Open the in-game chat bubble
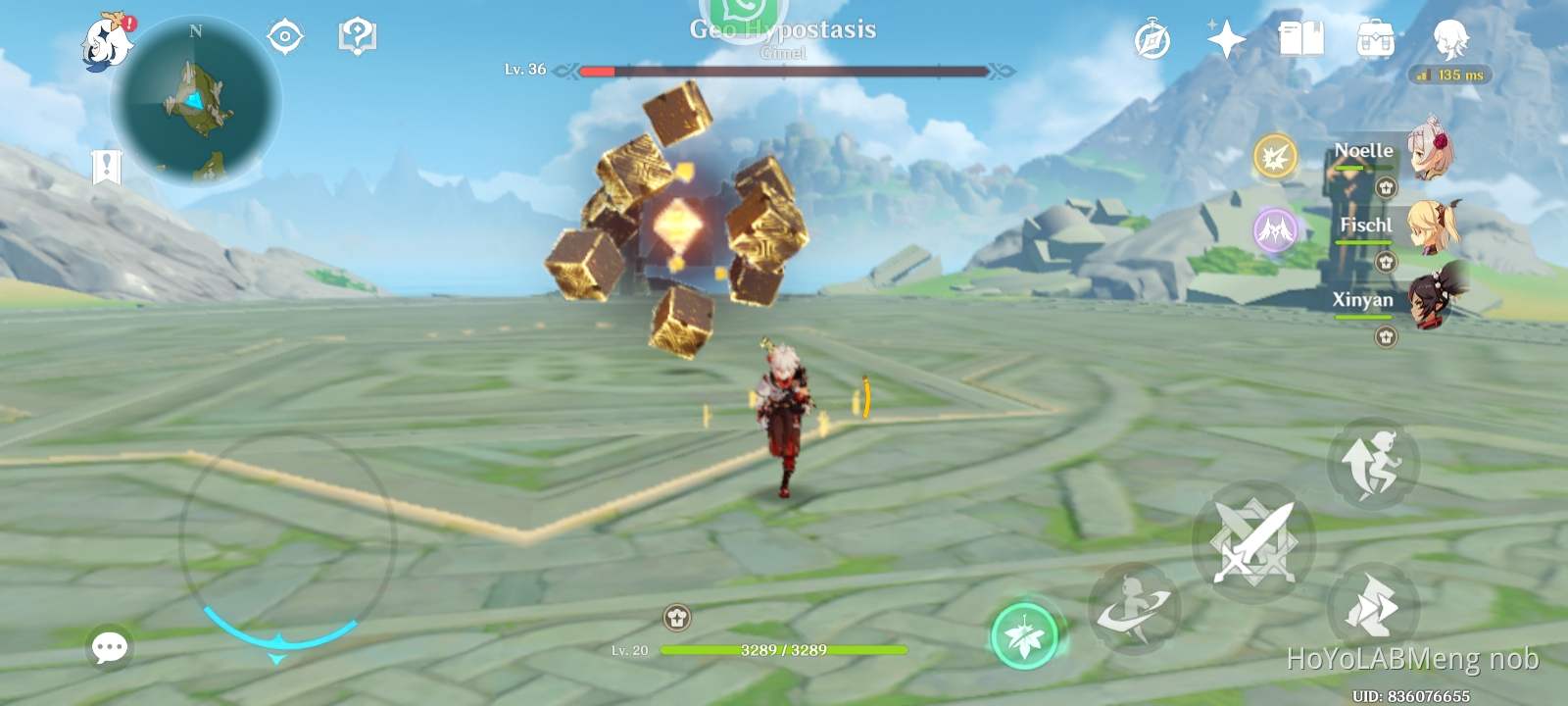 (110, 647)
